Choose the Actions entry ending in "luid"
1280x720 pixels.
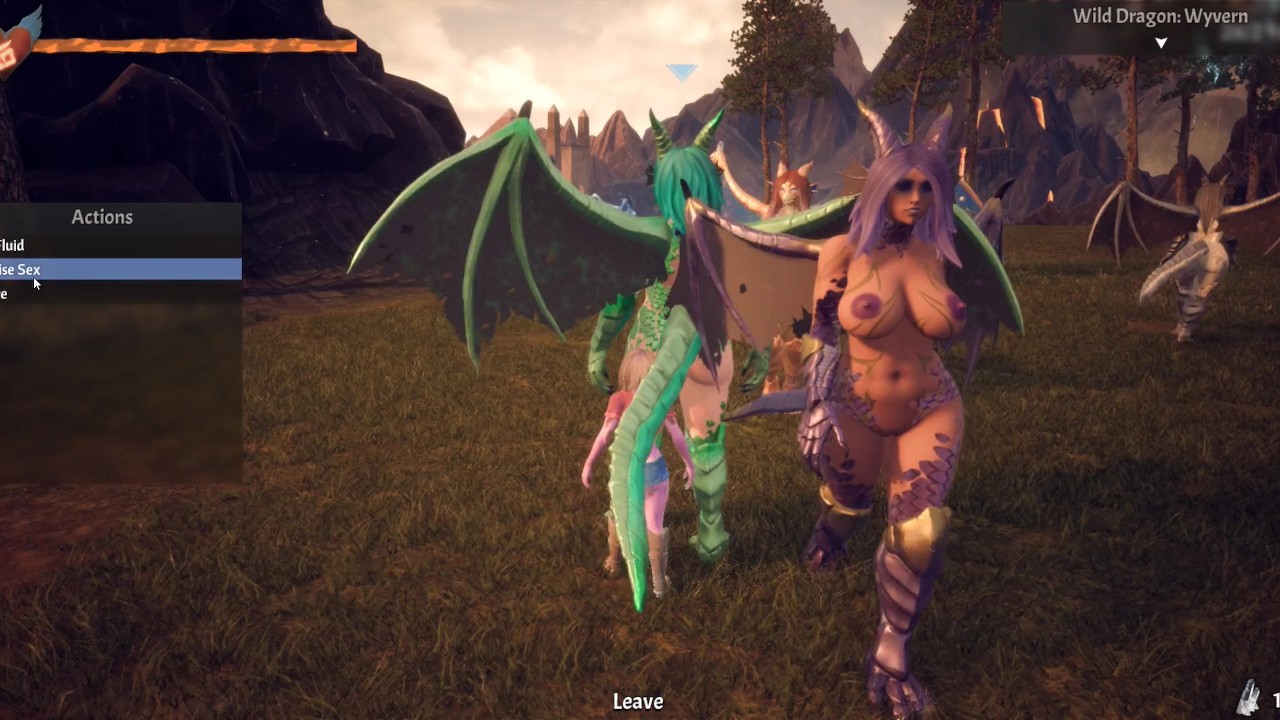click(14, 245)
